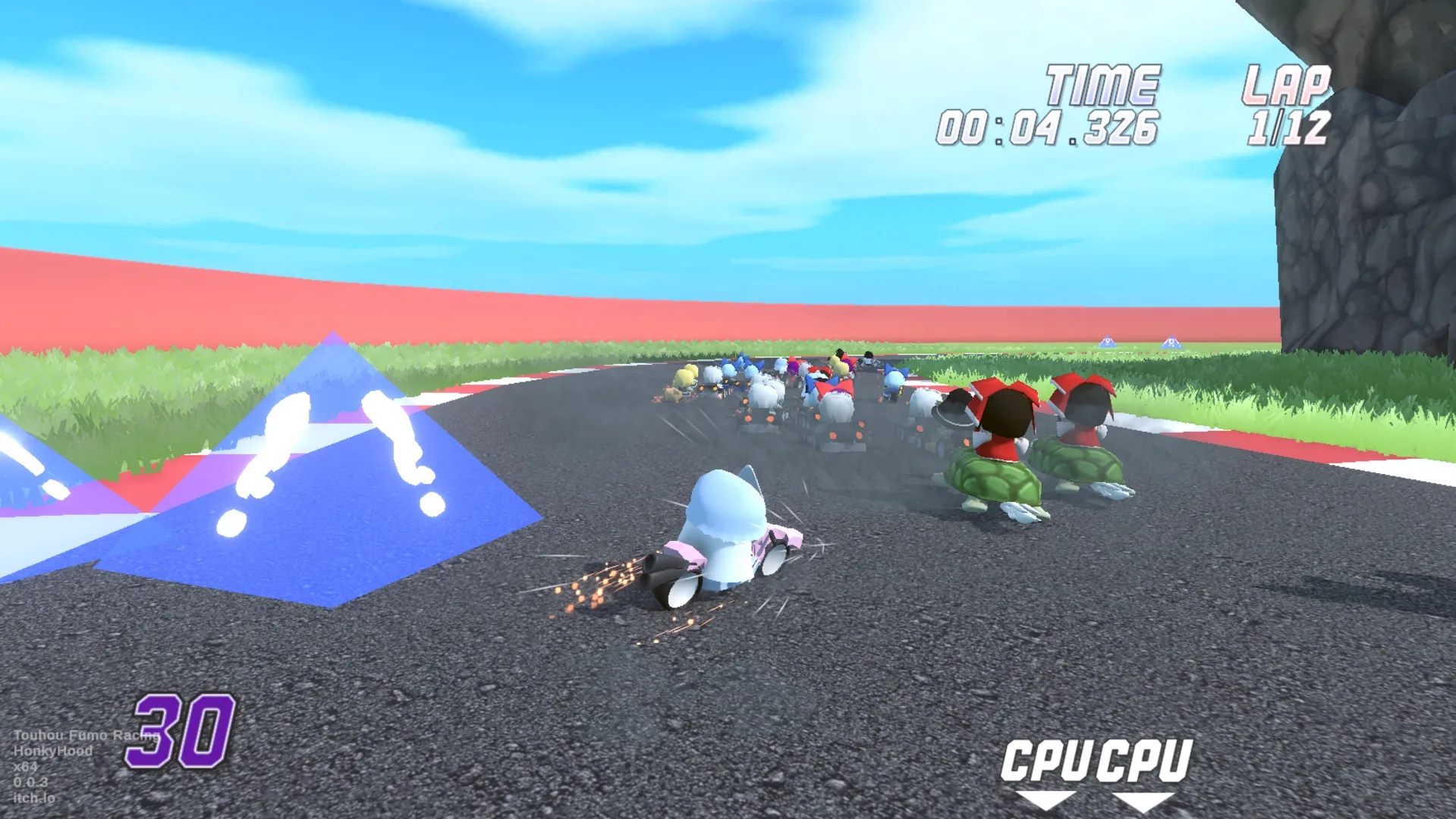Click the version 0.0.3 text
This screenshot has width=1456, height=819.
pos(30,783)
